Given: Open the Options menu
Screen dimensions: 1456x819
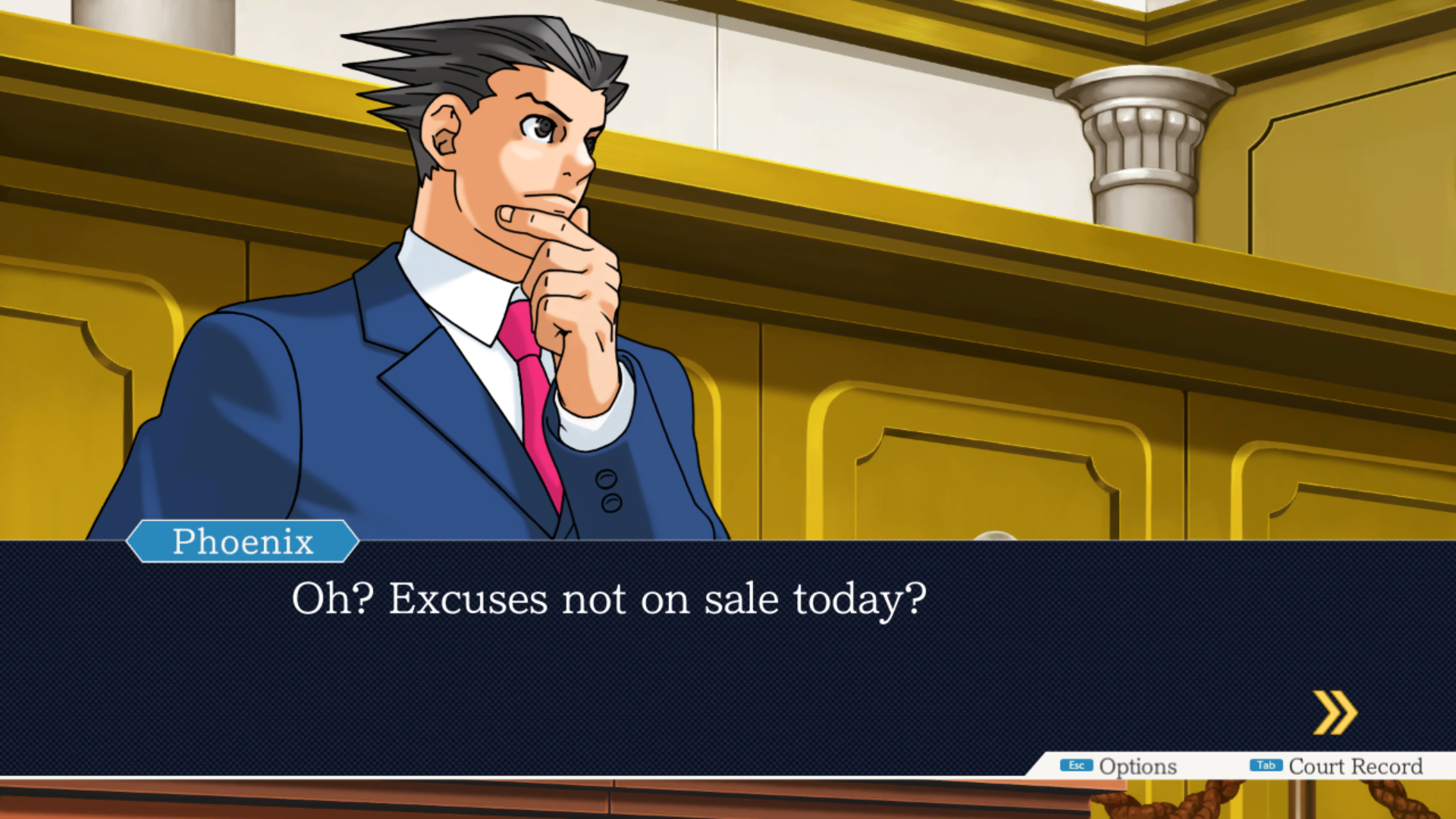Looking at the screenshot, I should coord(1119,766).
